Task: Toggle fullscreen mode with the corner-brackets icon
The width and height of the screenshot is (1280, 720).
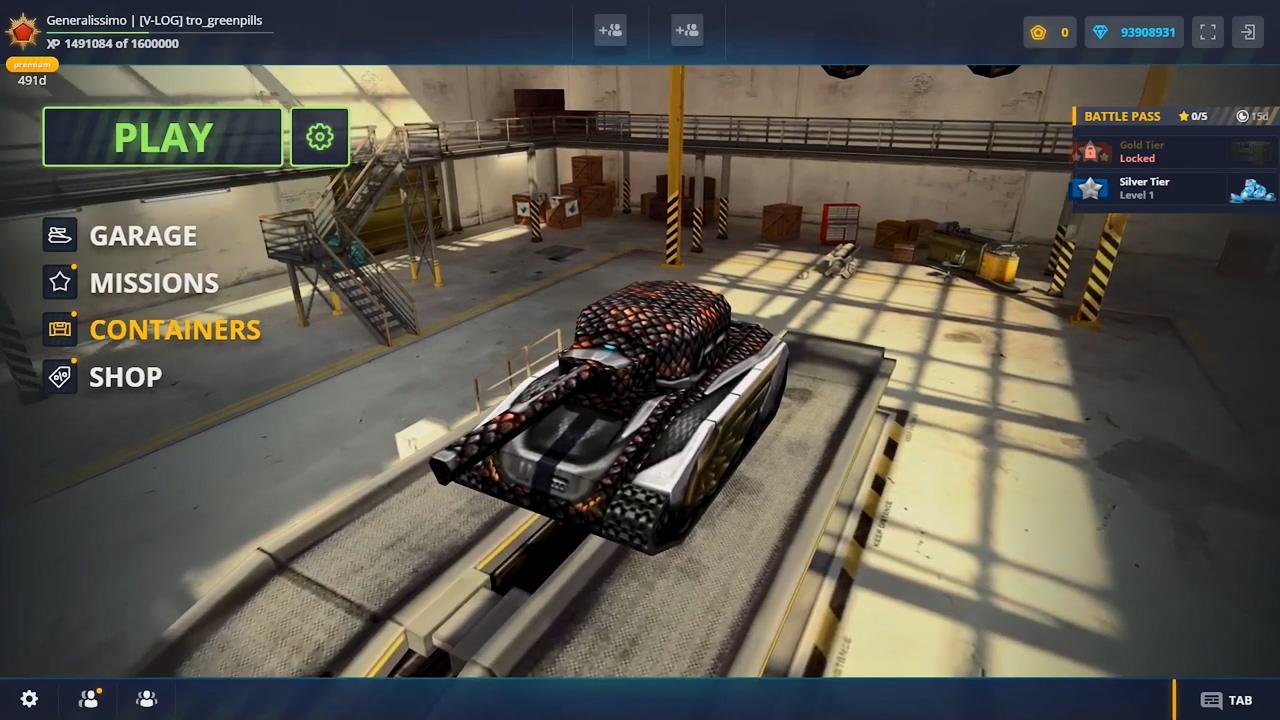Action: coord(1208,32)
